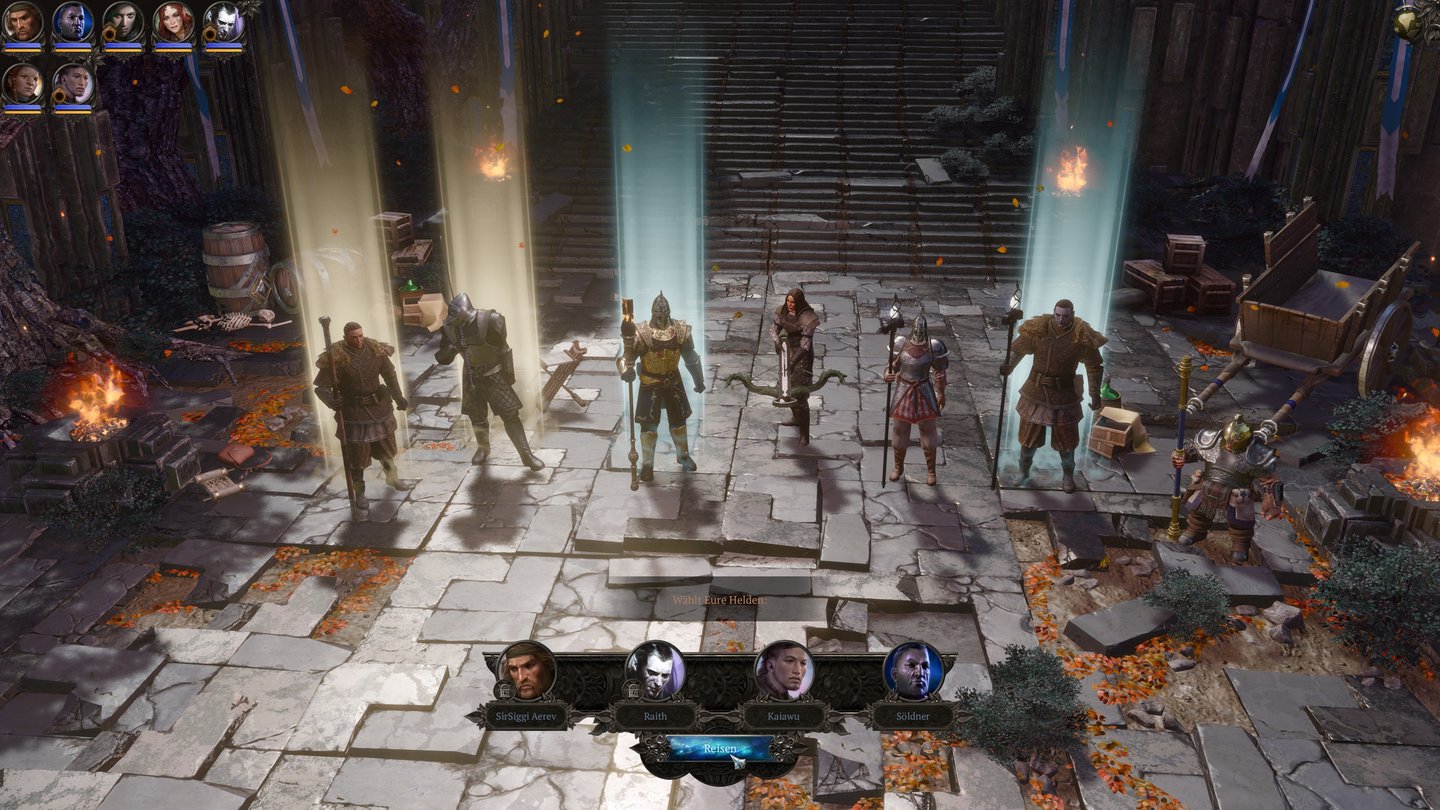Select the auburn-haired woman party portrait
The image size is (1440, 810).
coord(22,84)
